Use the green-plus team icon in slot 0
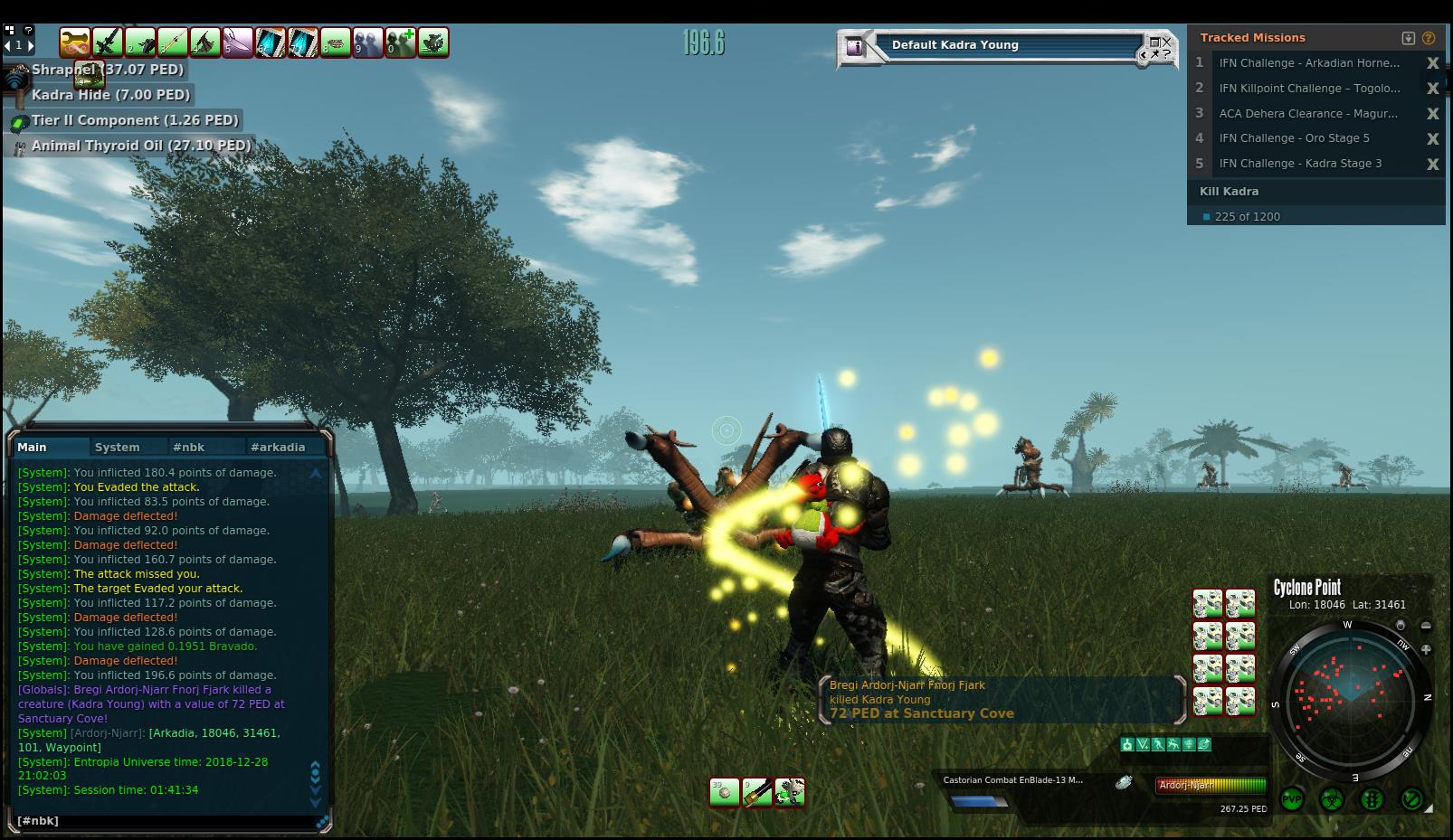1453x840 pixels. [x=400, y=42]
